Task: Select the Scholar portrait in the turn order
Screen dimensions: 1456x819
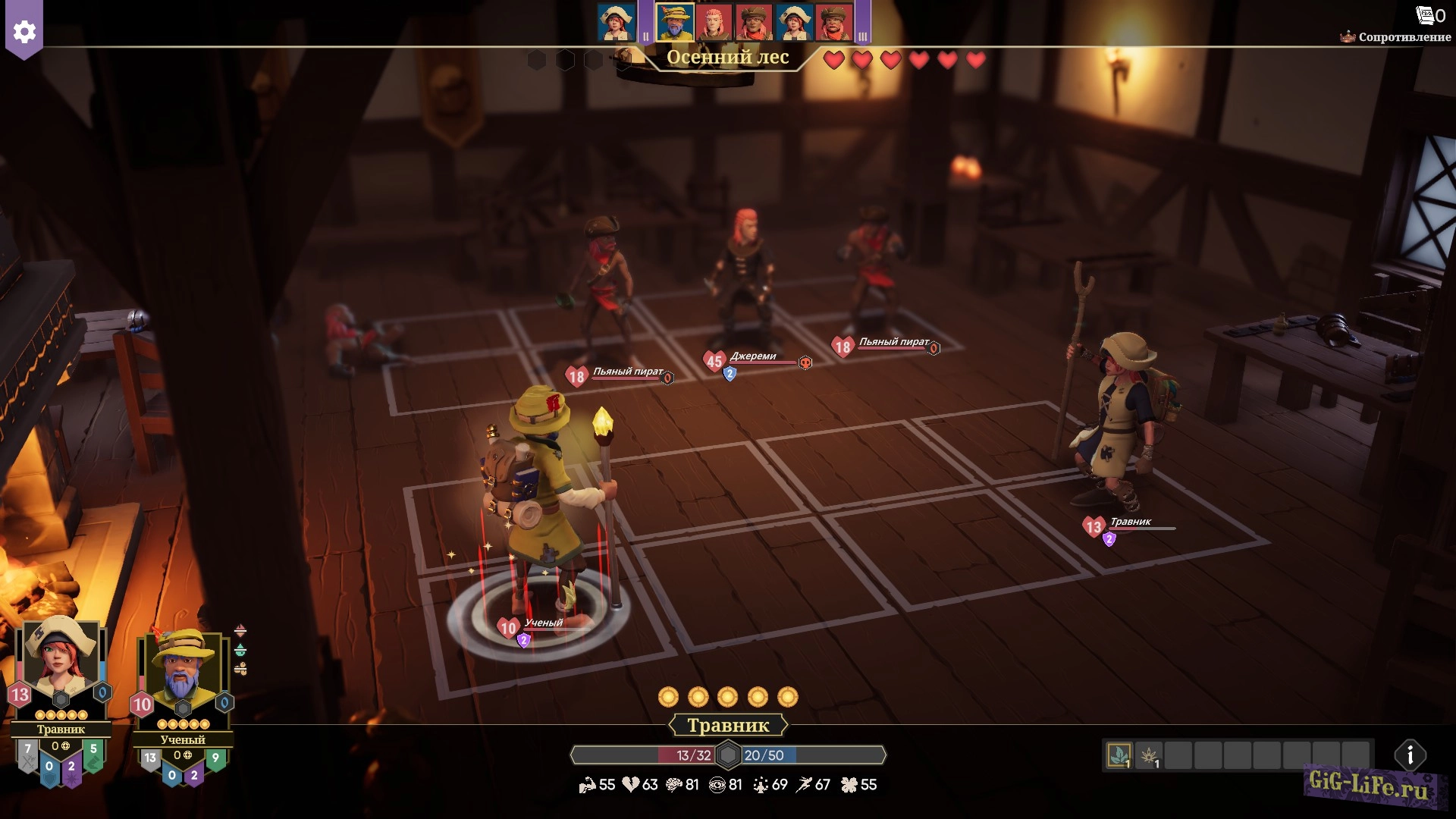Action: pos(674,21)
